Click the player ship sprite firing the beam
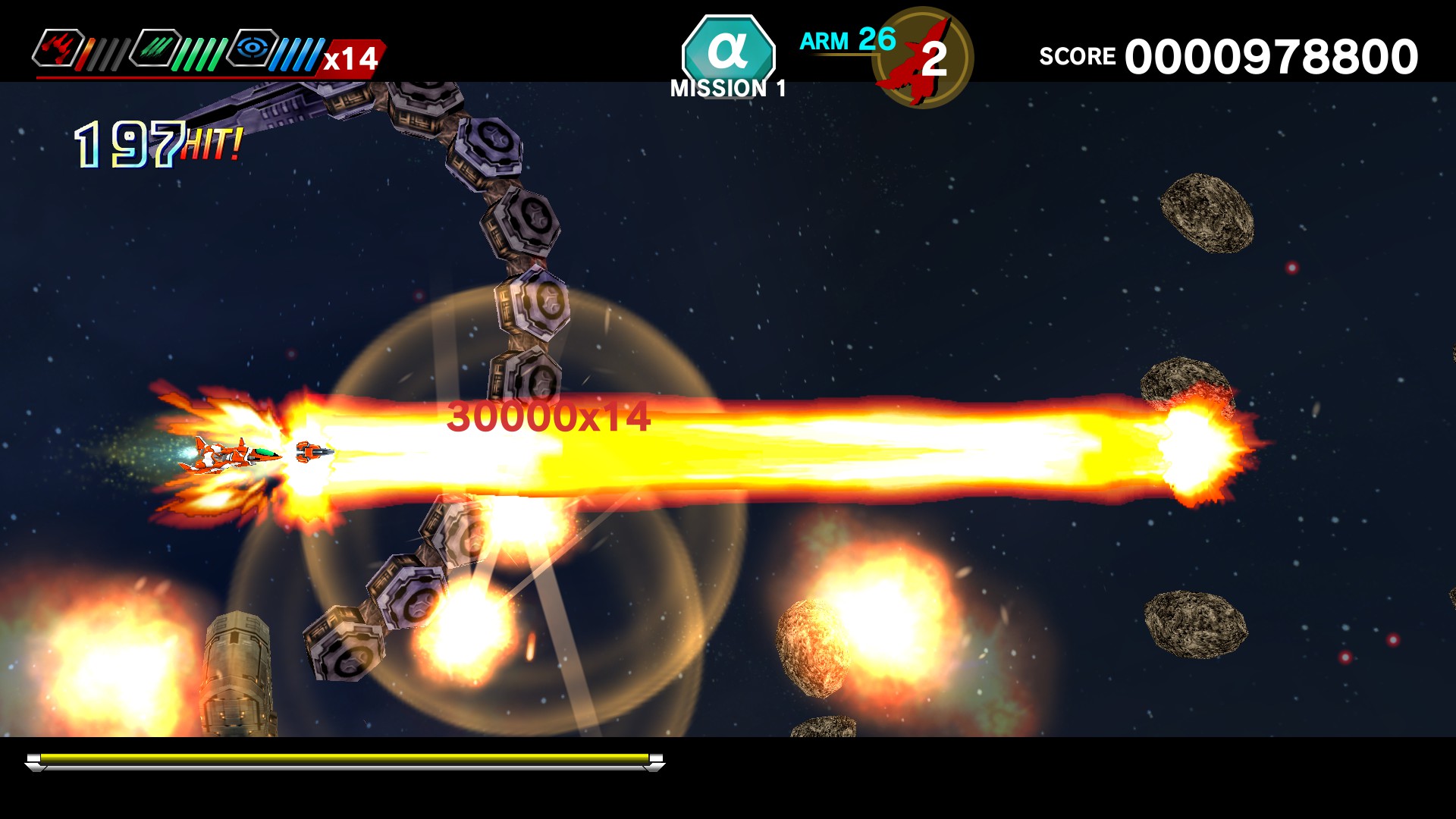 (227, 455)
